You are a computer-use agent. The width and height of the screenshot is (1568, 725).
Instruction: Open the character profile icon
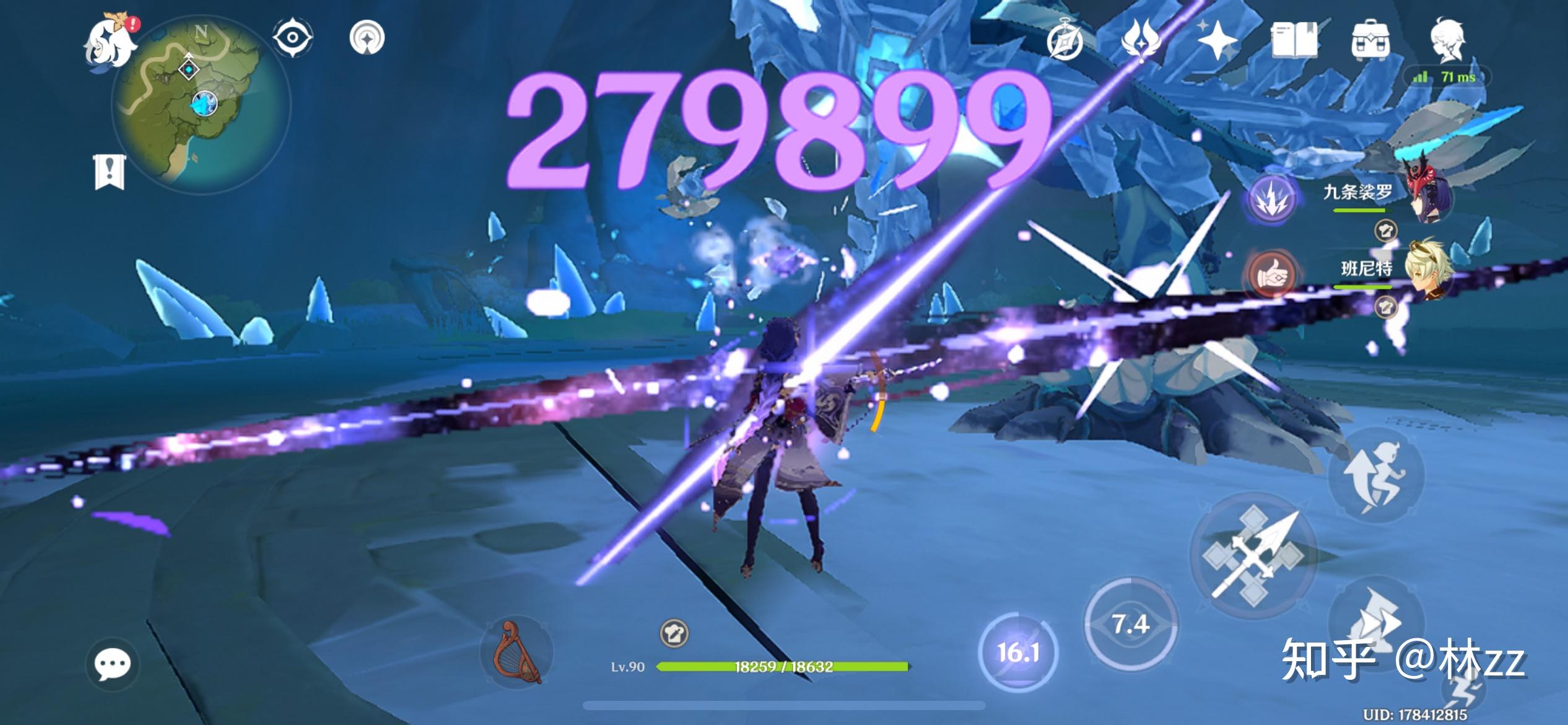click(x=1448, y=40)
